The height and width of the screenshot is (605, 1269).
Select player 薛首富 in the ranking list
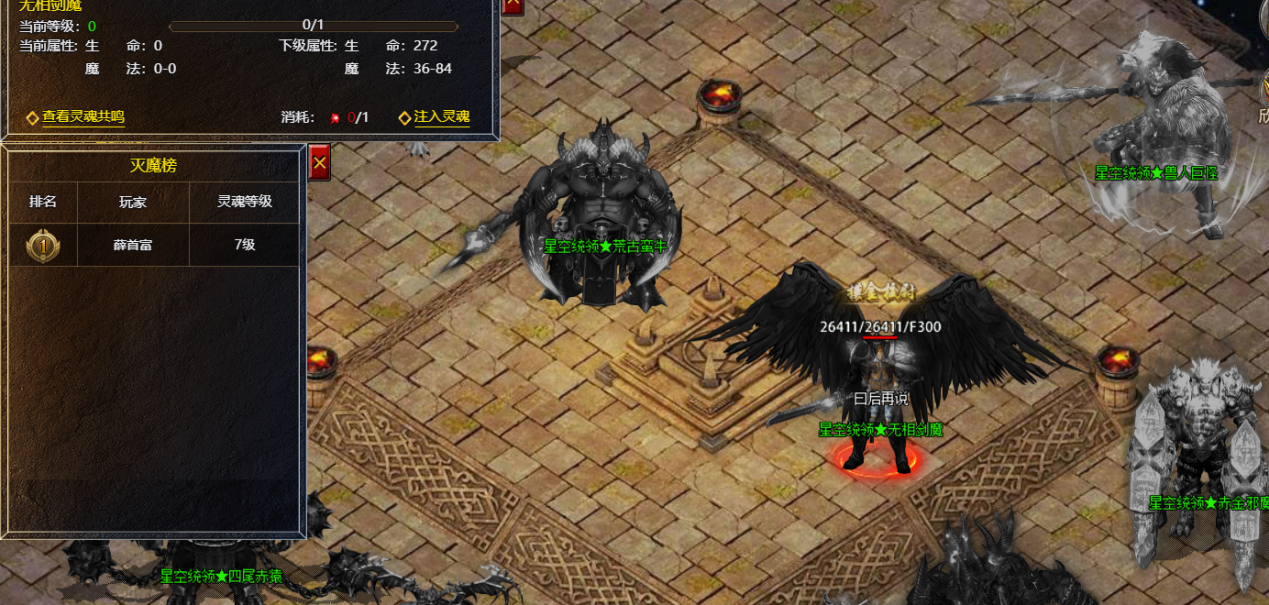[132, 244]
